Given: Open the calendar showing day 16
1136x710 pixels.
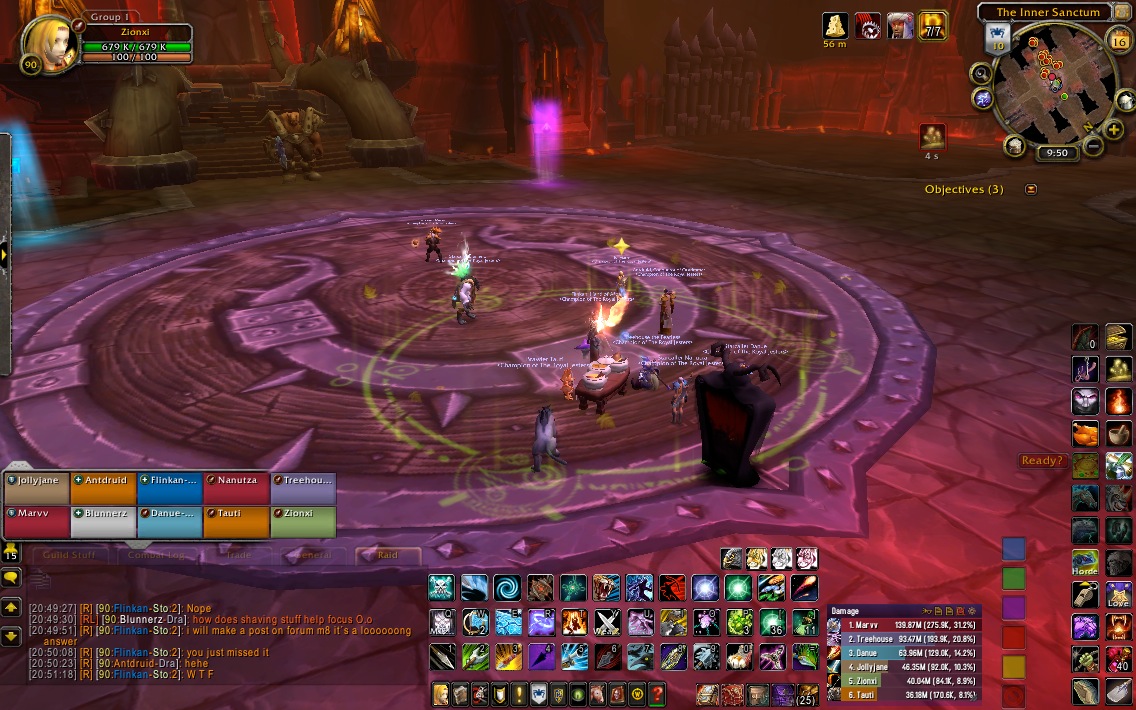Looking at the screenshot, I should pyautogui.click(x=1119, y=41).
